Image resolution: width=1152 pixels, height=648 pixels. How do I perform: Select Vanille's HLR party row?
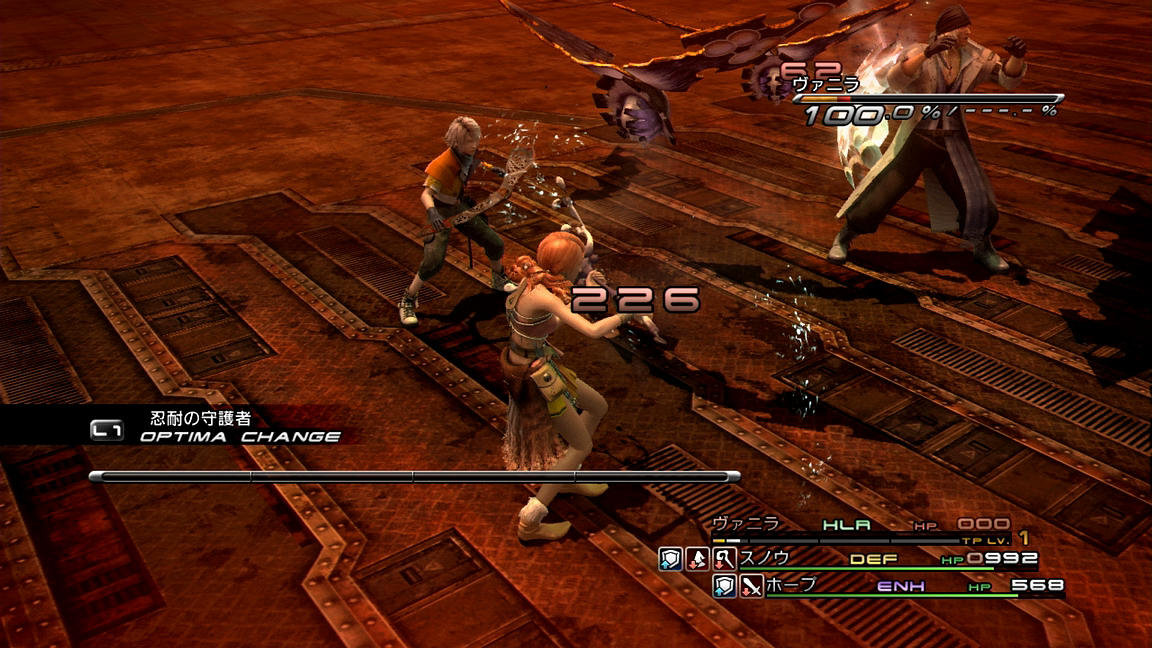(x=860, y=525)
